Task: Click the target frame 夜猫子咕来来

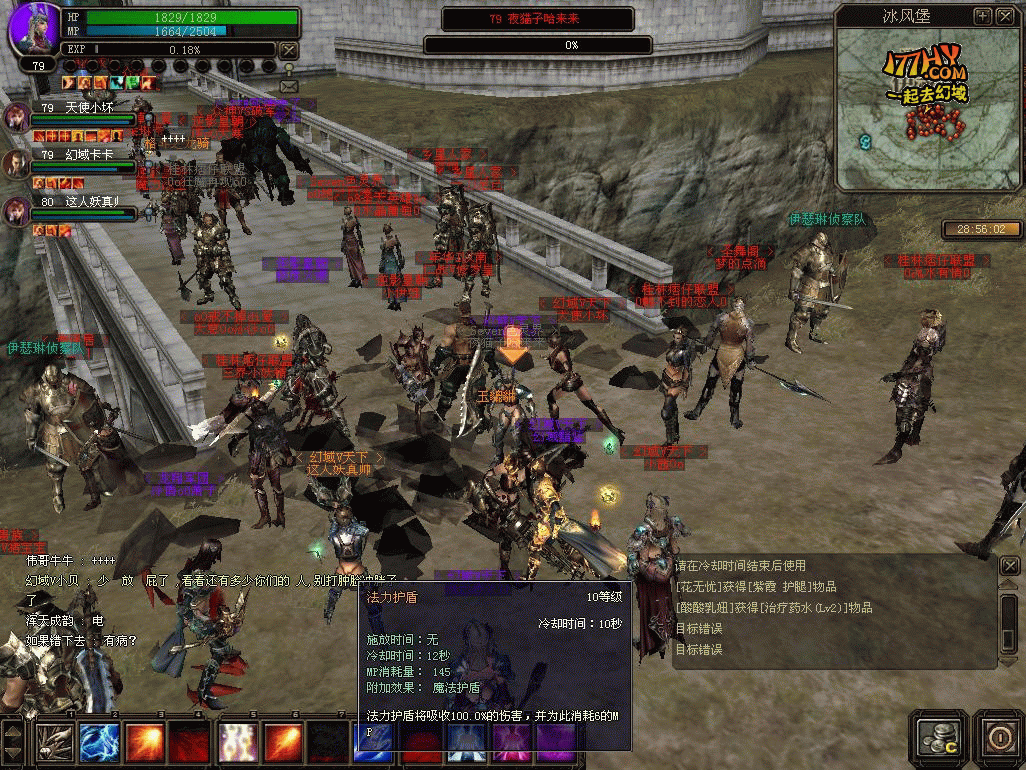Action: pyautogui.click(x=537, y=19)
